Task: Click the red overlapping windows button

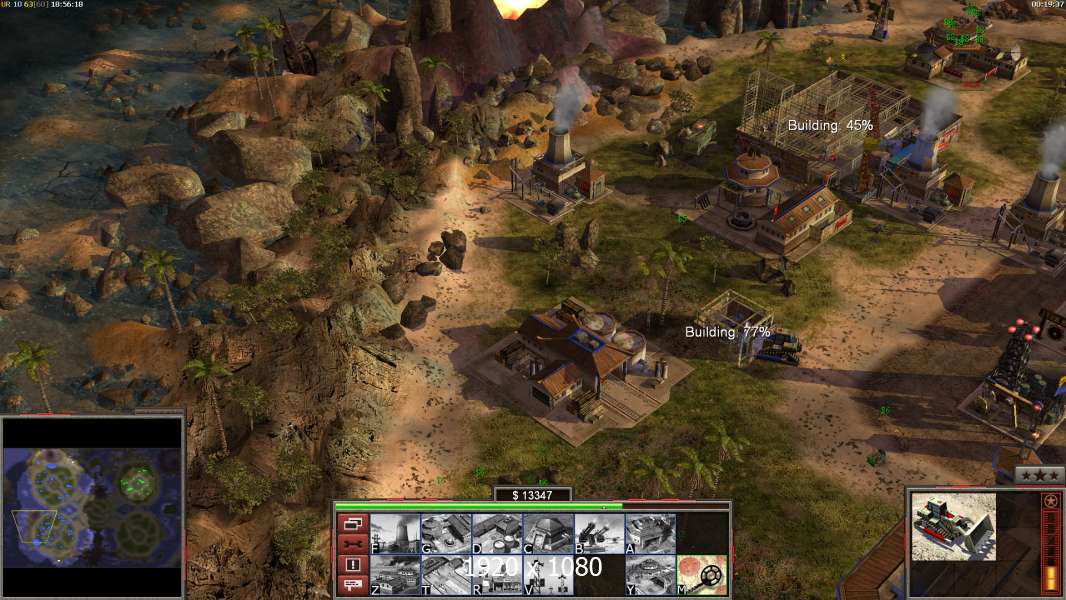Action: point(352,523)
